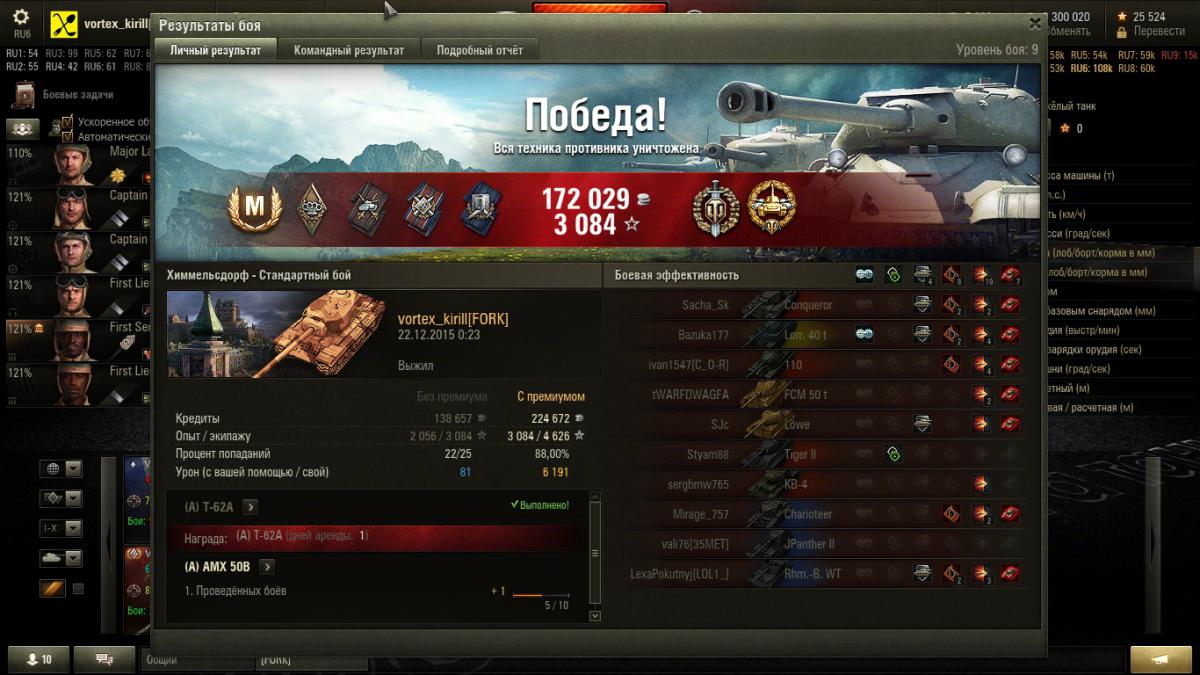The image size is (1200, 675).
Task: Select the Личный результат tab
Action: click(215, 50)
